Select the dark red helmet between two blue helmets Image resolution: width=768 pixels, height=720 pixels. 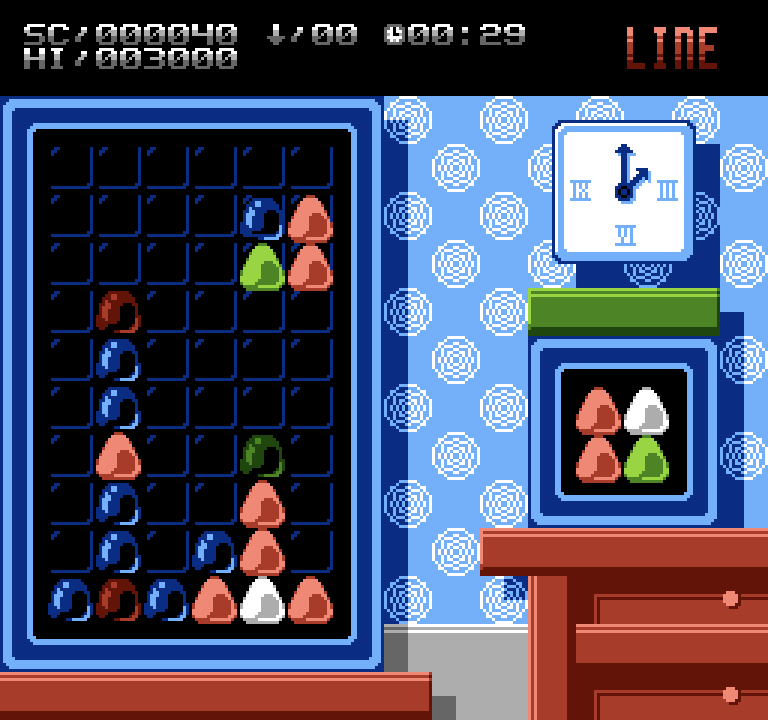(118, 600)
